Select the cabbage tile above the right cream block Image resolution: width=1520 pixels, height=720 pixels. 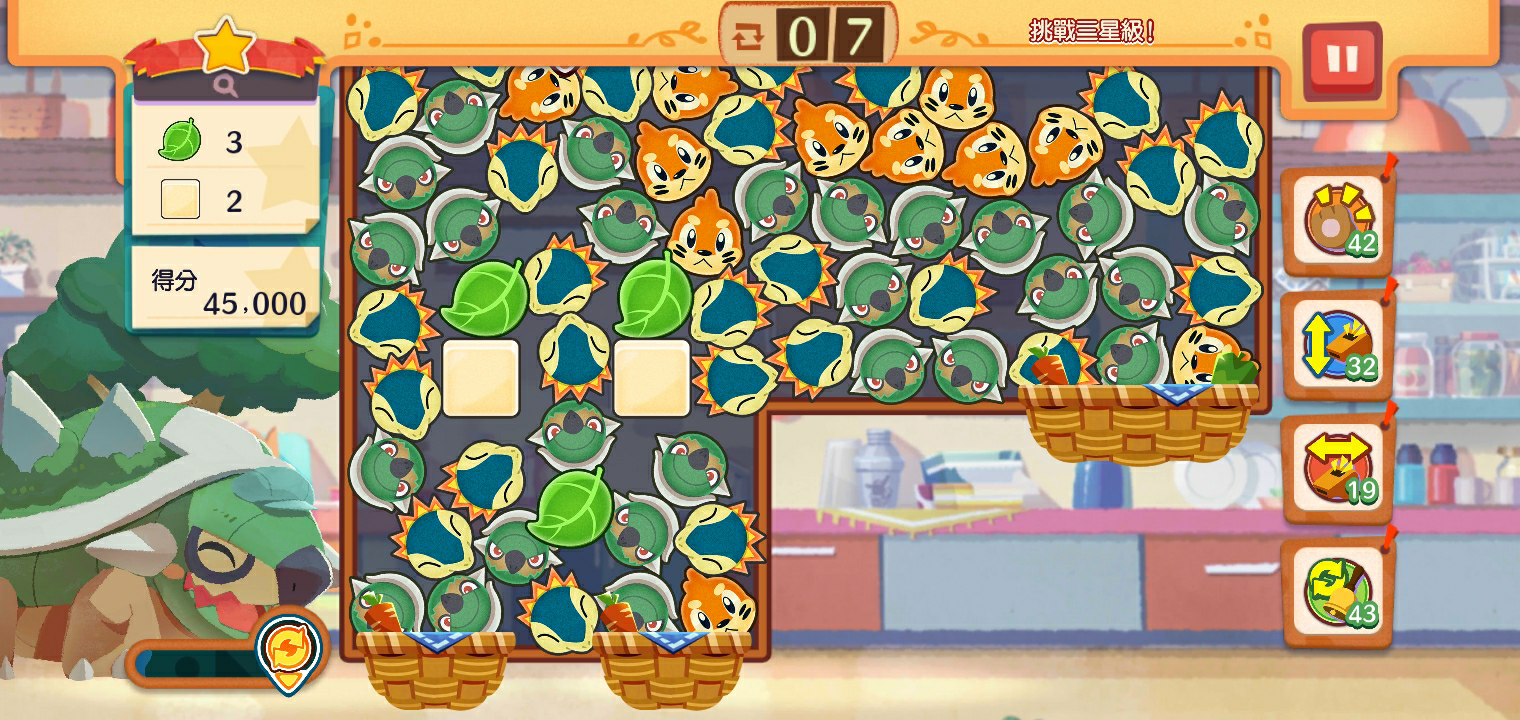pyautogui.click(x=655, y=297)
